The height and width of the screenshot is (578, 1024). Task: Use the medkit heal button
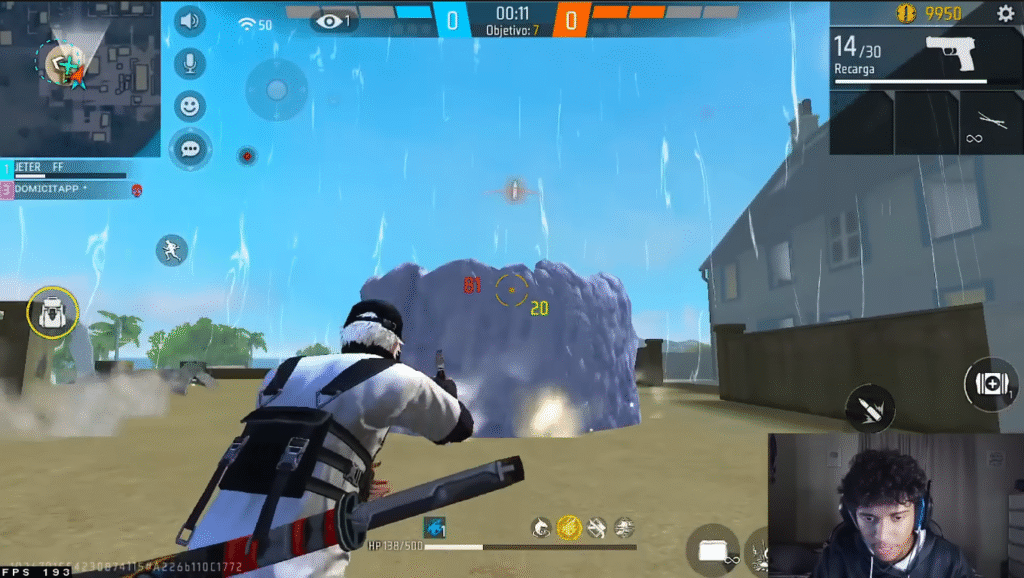tap(991, 385)
